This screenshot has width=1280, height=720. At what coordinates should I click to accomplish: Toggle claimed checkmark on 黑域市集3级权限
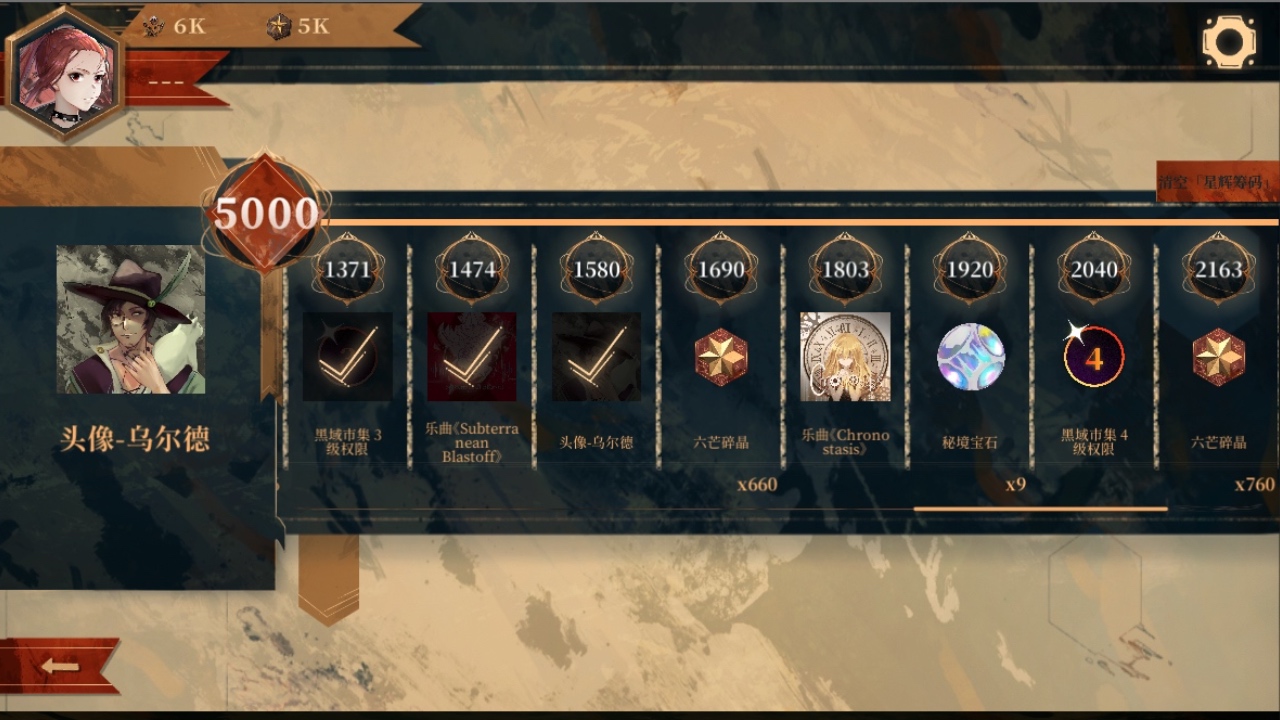(x=347, y=357)
